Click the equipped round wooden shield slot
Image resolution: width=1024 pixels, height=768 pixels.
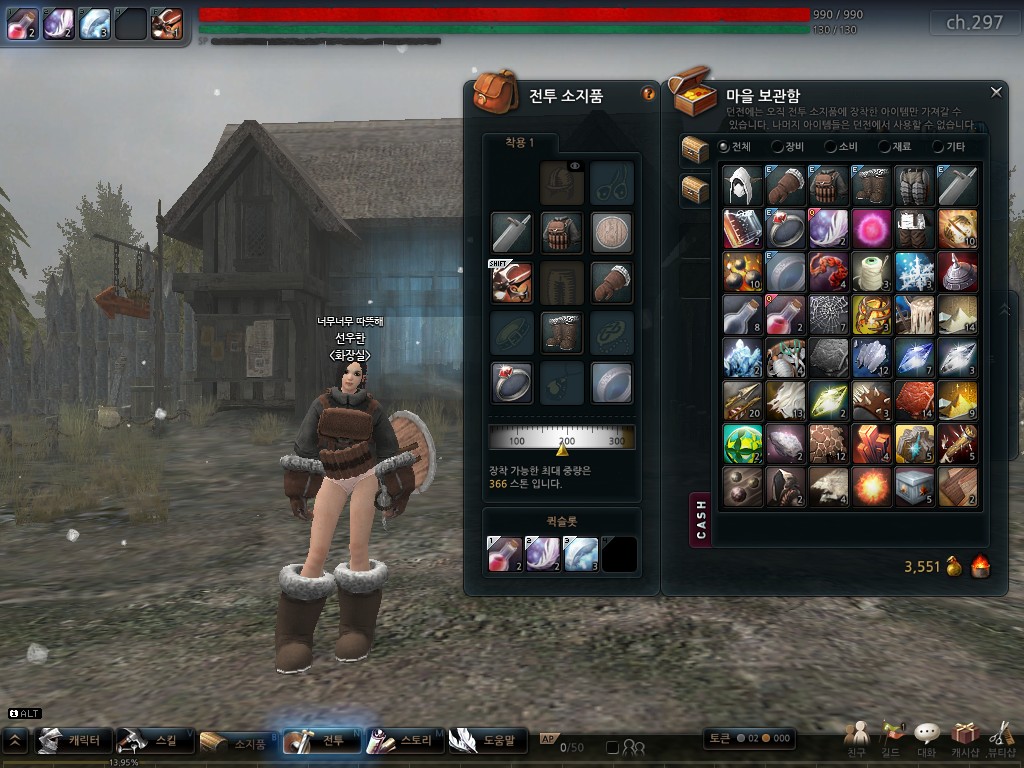611,232
